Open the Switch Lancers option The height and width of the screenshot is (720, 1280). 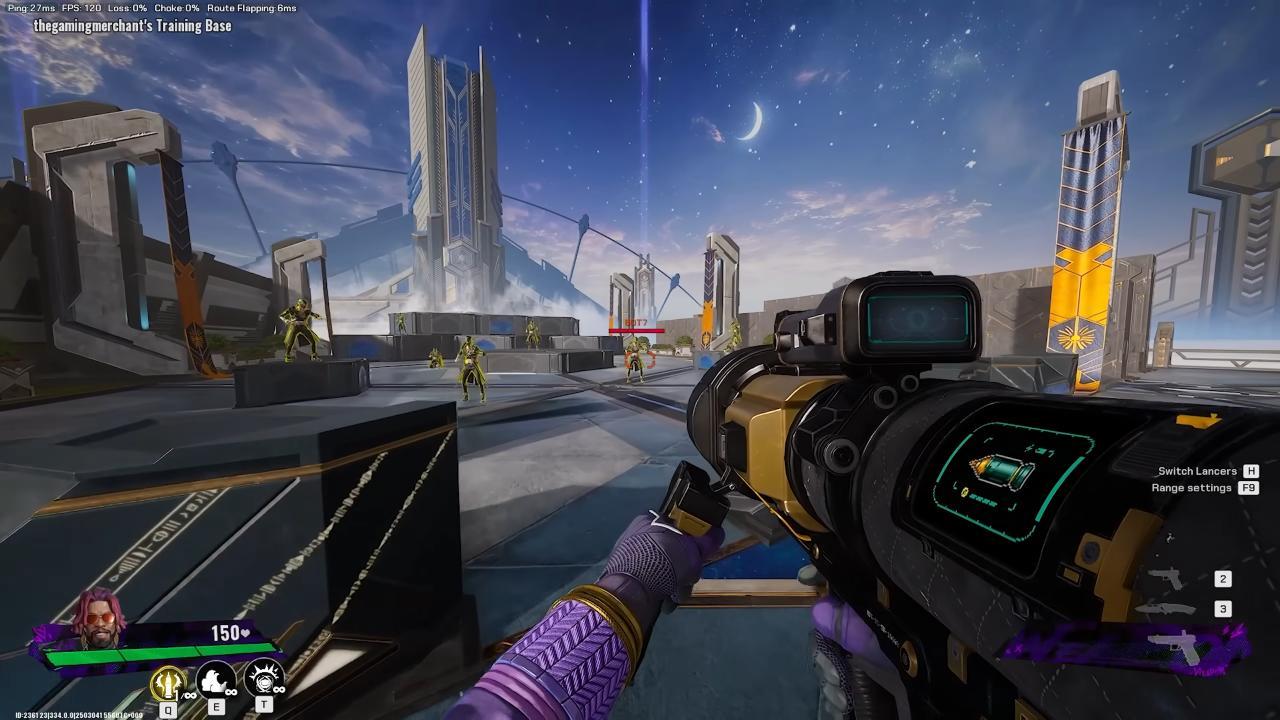click(x=1197, y=471)
